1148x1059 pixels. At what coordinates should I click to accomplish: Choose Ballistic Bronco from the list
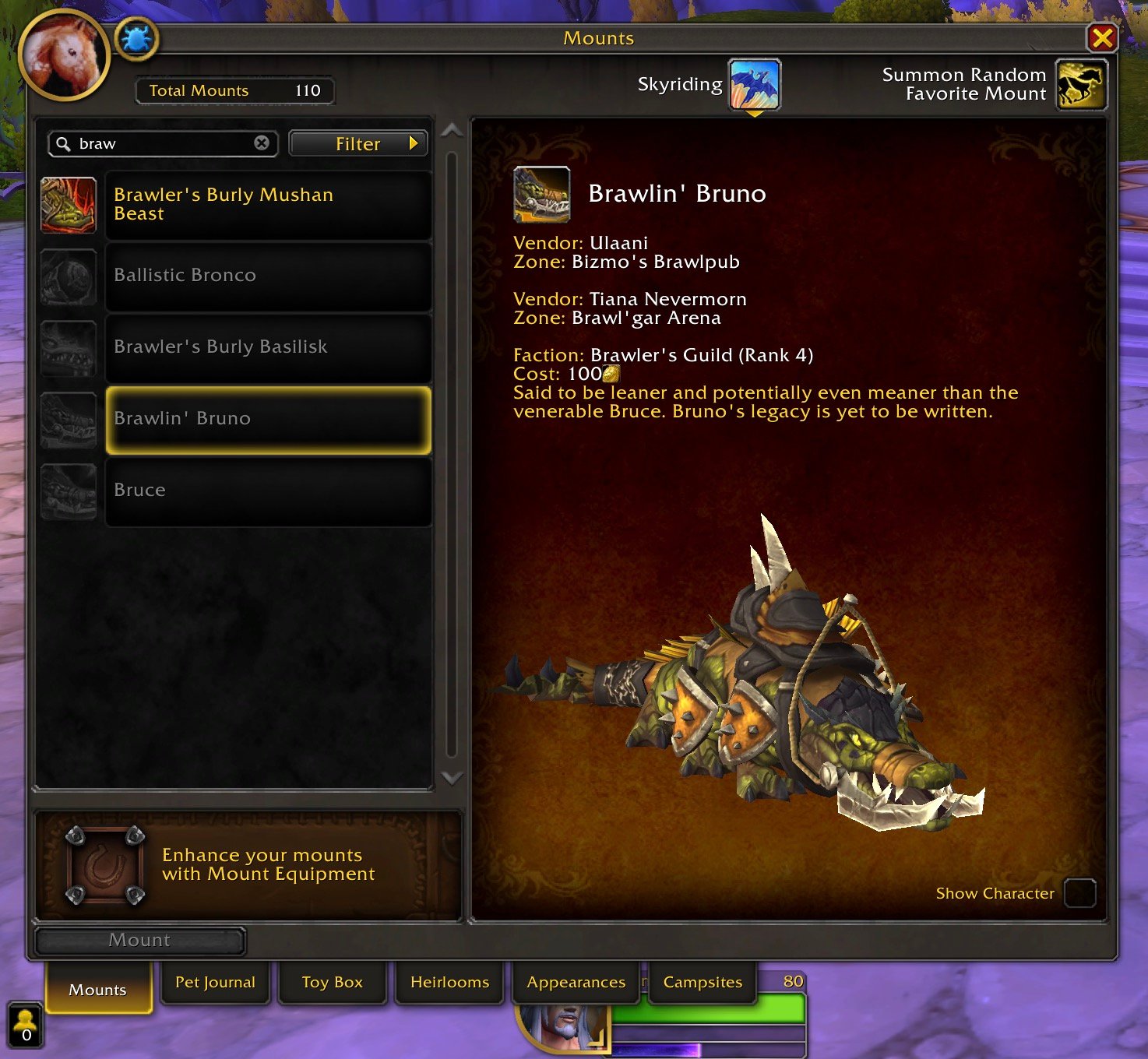267,276
